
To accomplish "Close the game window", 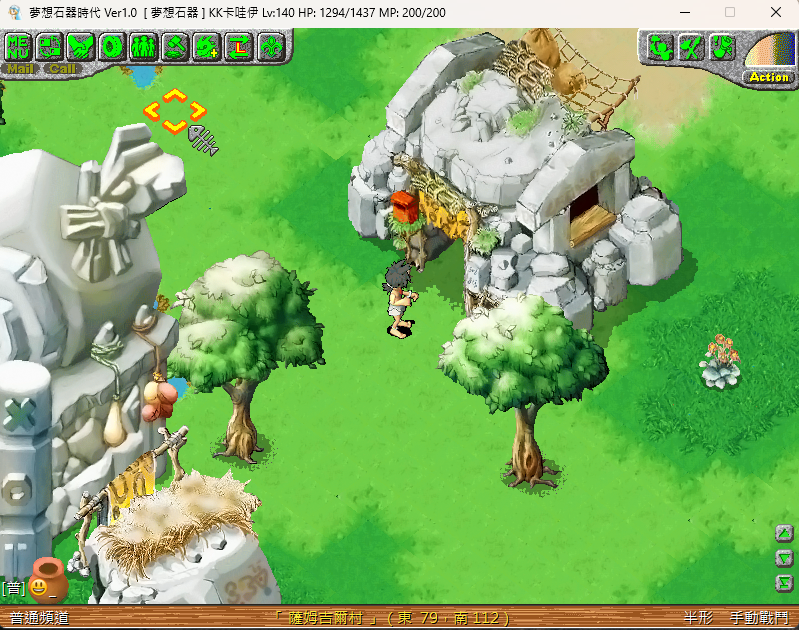I will tap(776, 12).
